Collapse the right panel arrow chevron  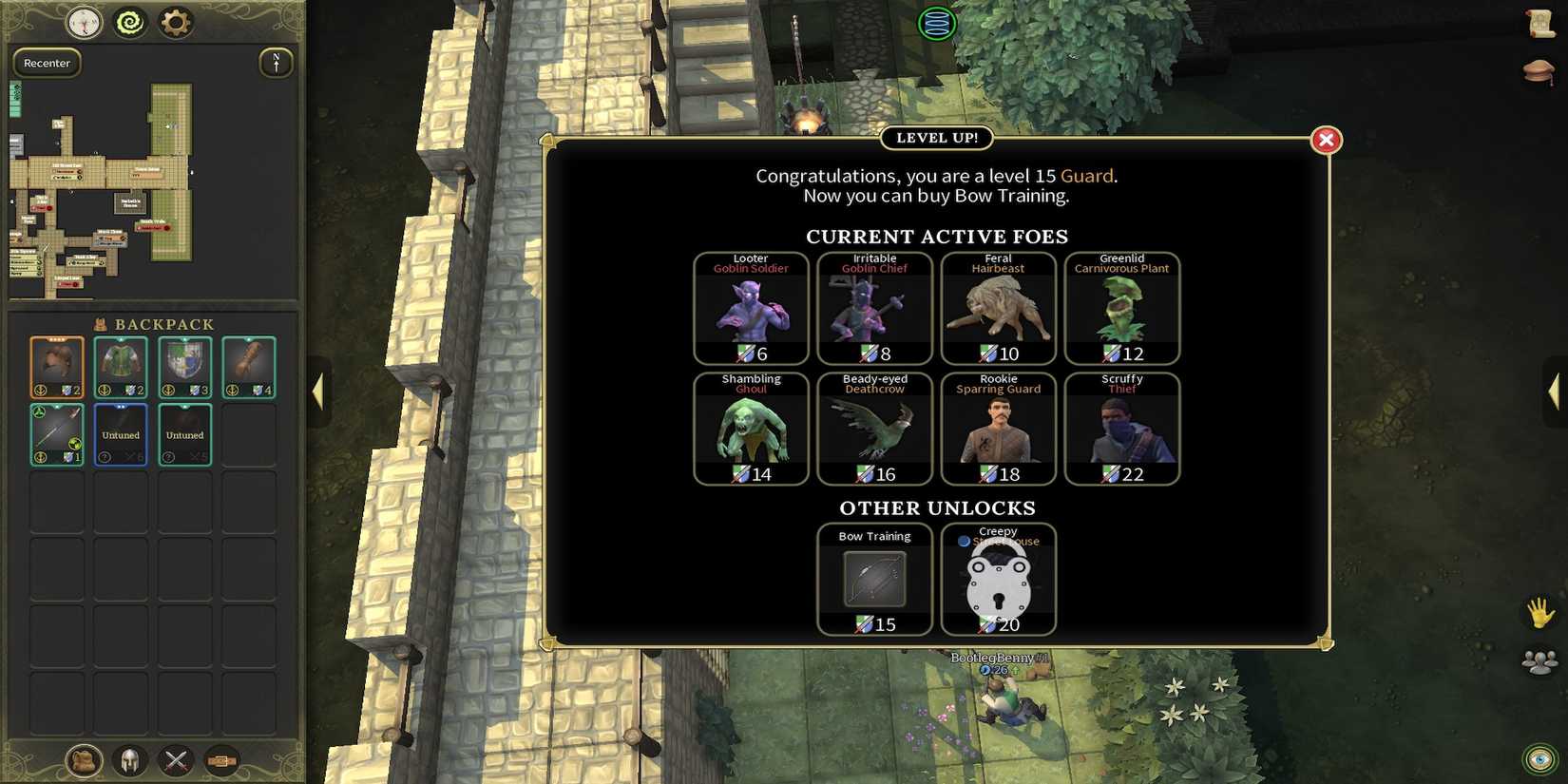tap(1556, 390)
